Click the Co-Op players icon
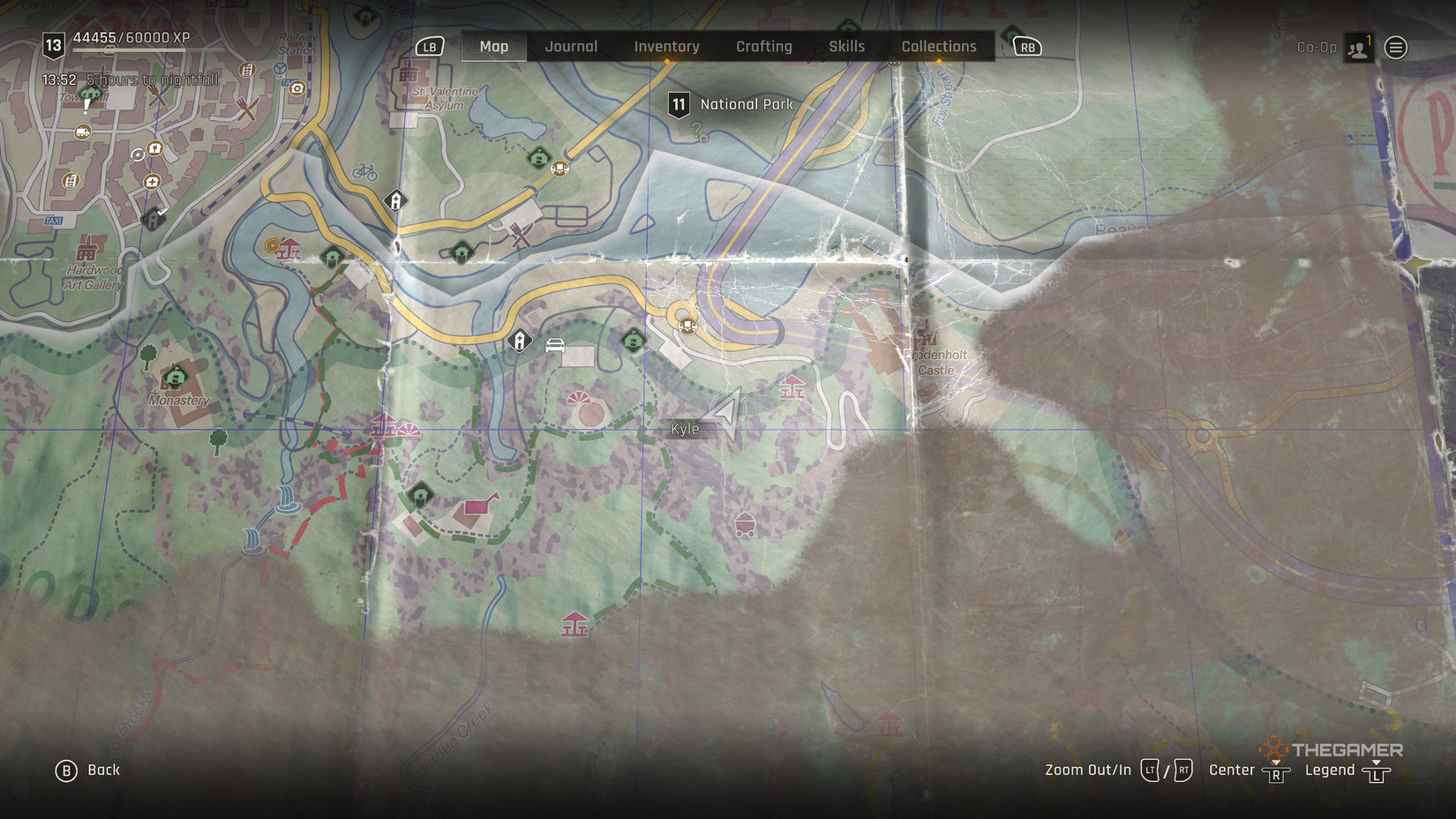This screenshot has height=819, width=1456. coord(1359,47)
